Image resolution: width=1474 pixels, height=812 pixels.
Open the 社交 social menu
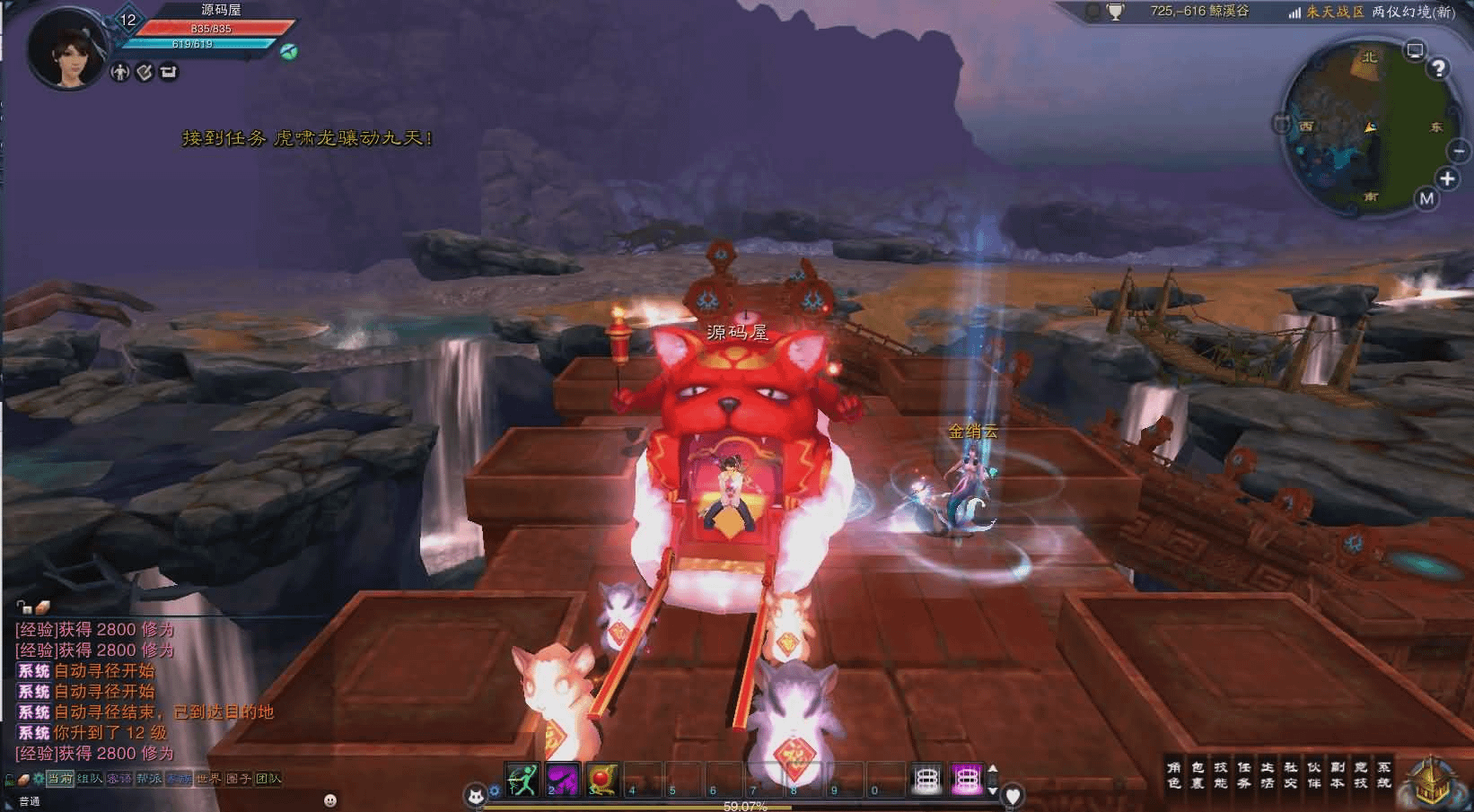point(1291,775)
